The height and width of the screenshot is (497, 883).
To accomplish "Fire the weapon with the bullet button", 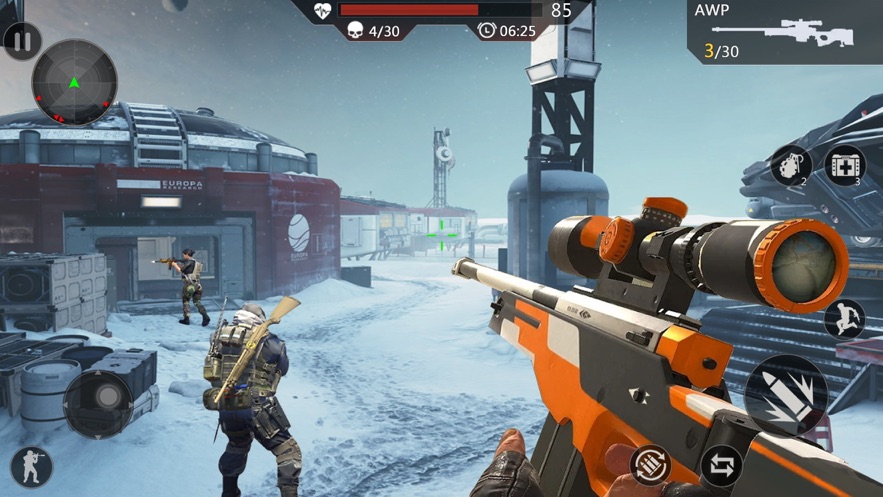I will click(x=785, y=395).
